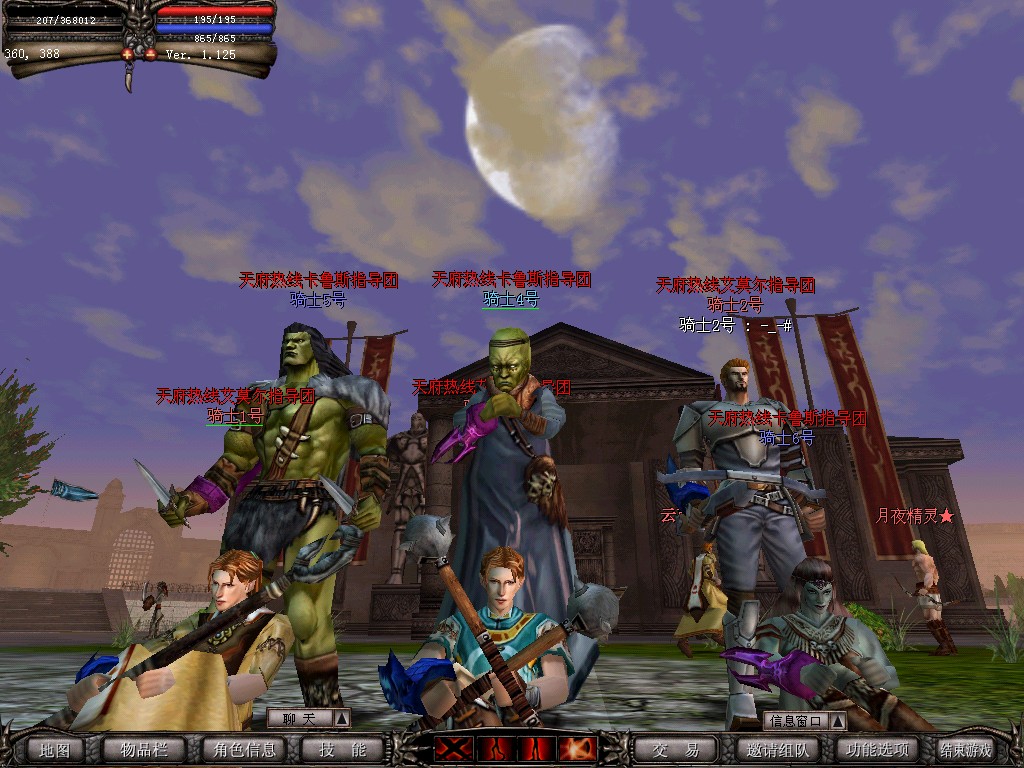Open the 地图 (Map) button
1024x768 pixels.
click(x=54, y=749)
